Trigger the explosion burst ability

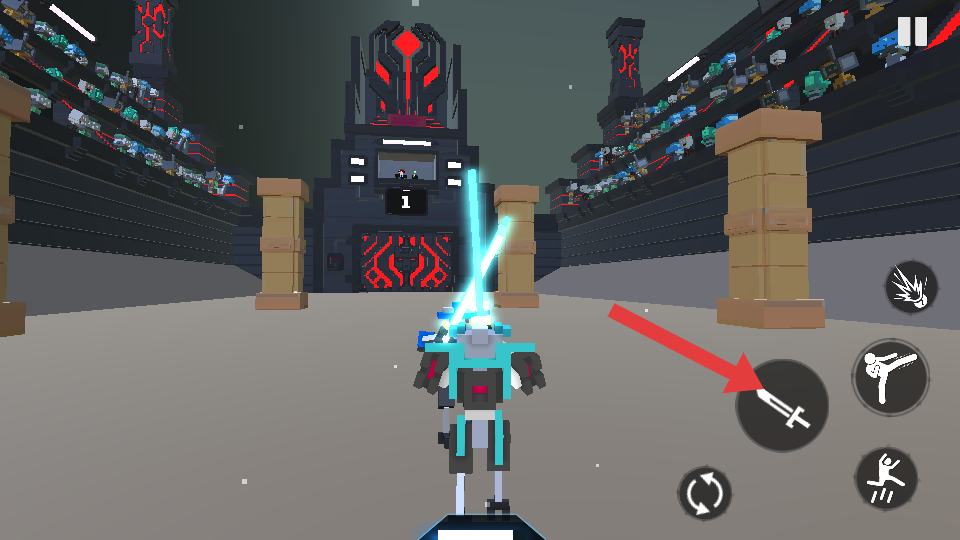[911, 287]
